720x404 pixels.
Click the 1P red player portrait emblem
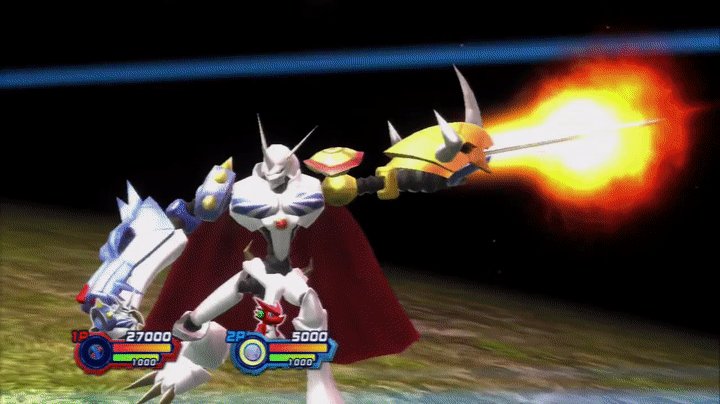point(94,351)
